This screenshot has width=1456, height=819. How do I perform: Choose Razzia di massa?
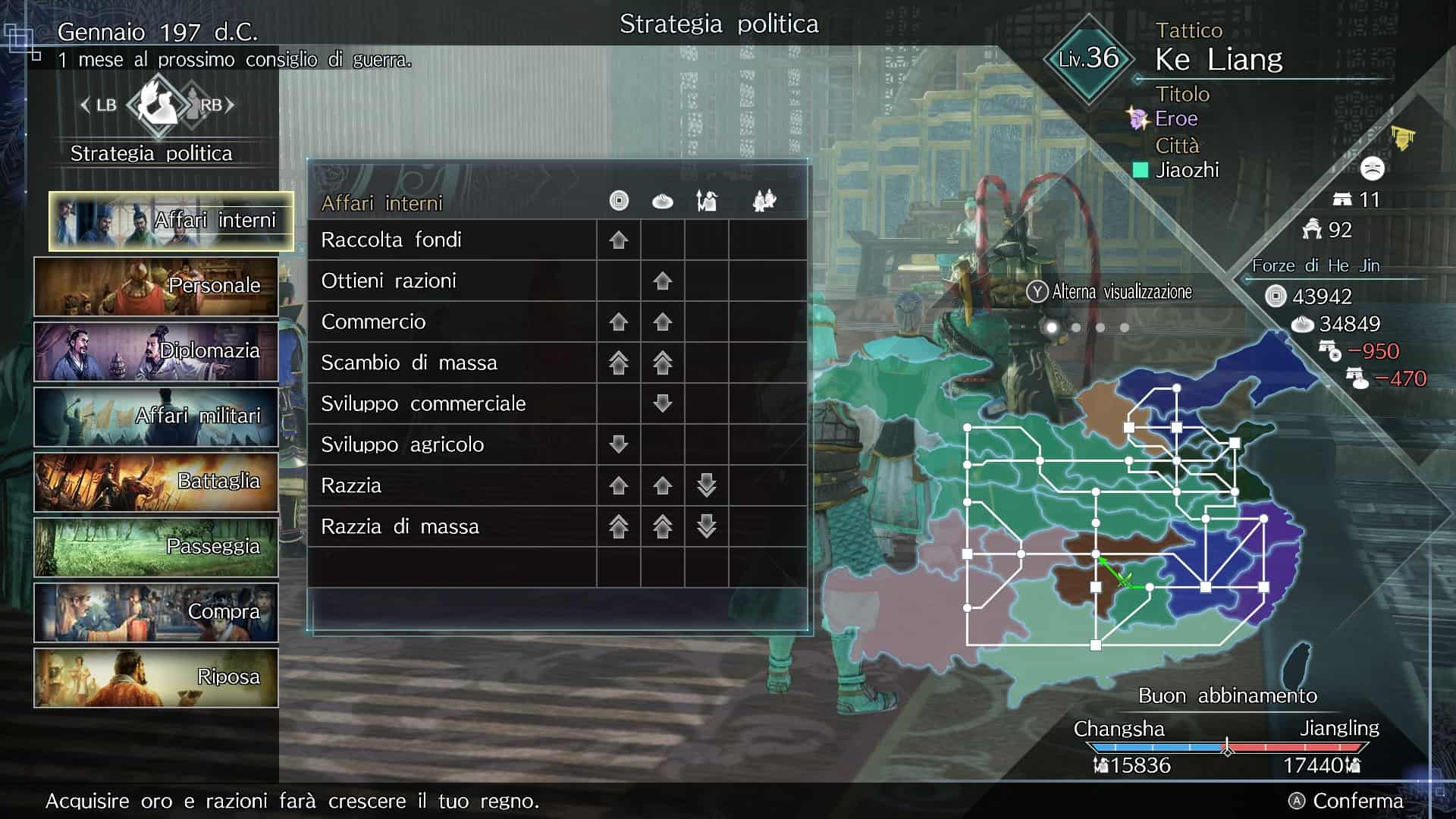[452, 527]
